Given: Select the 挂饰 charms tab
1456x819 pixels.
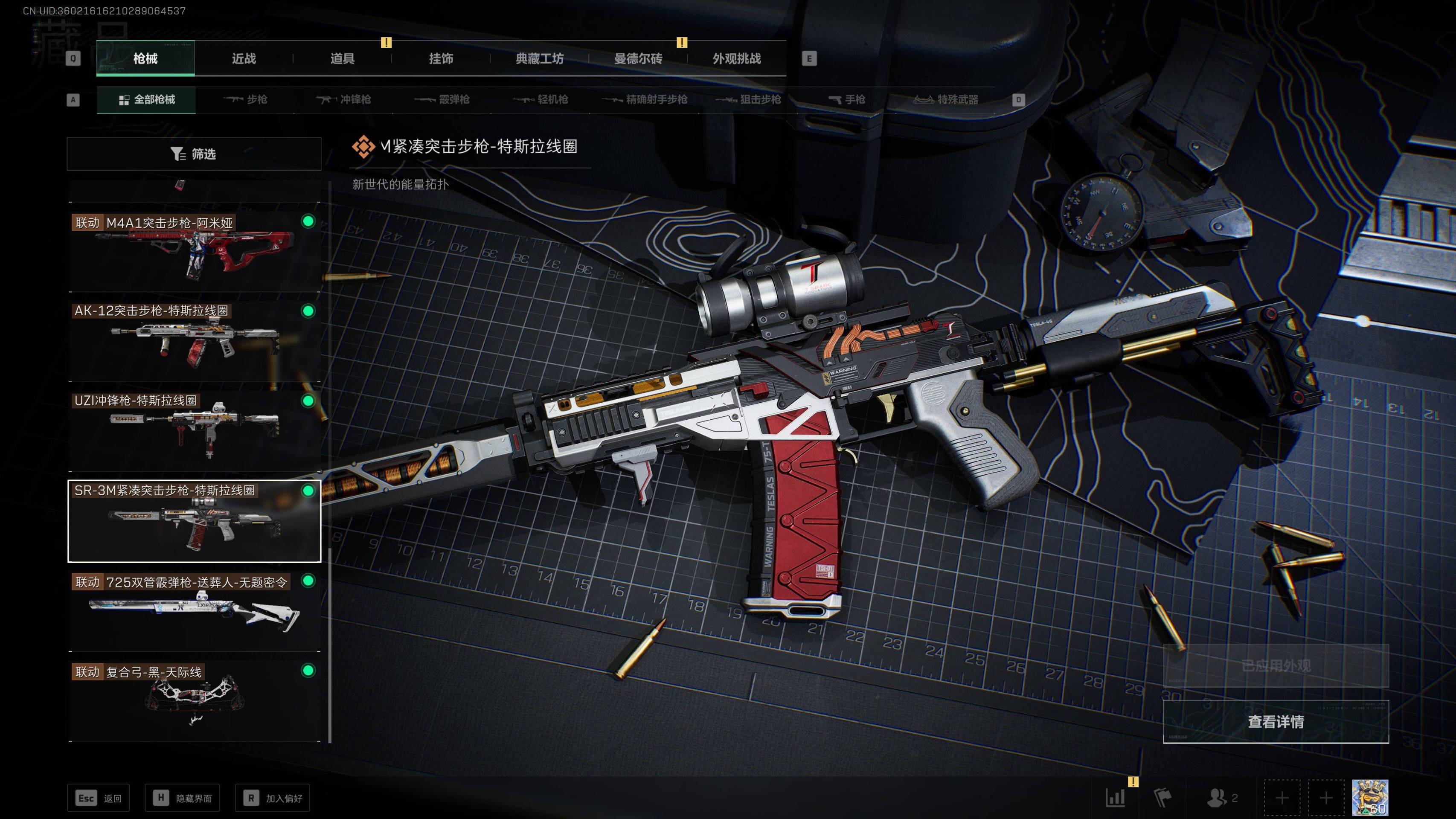Looking at the screenshot, I should point(440,58).
